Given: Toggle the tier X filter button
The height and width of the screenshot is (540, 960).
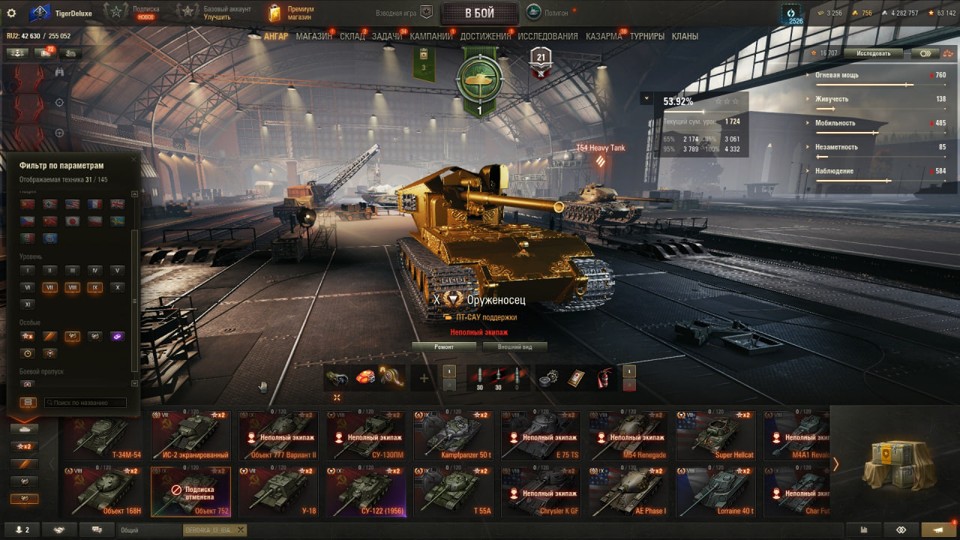Looking at the screenshot, I should click(x=117, y=287).
